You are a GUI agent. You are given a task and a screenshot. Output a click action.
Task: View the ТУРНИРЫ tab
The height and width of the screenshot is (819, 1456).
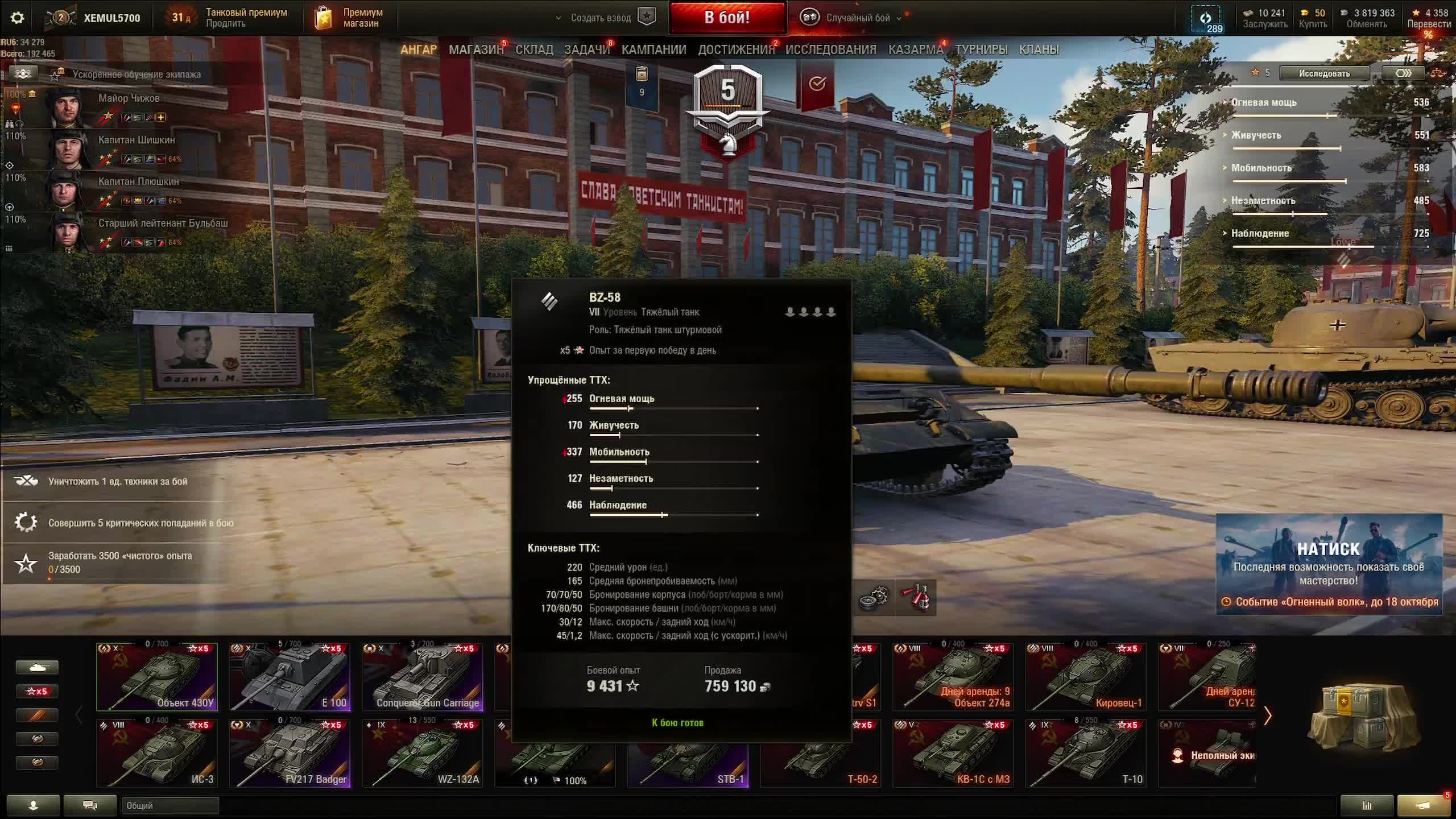(x=981, y=50)
